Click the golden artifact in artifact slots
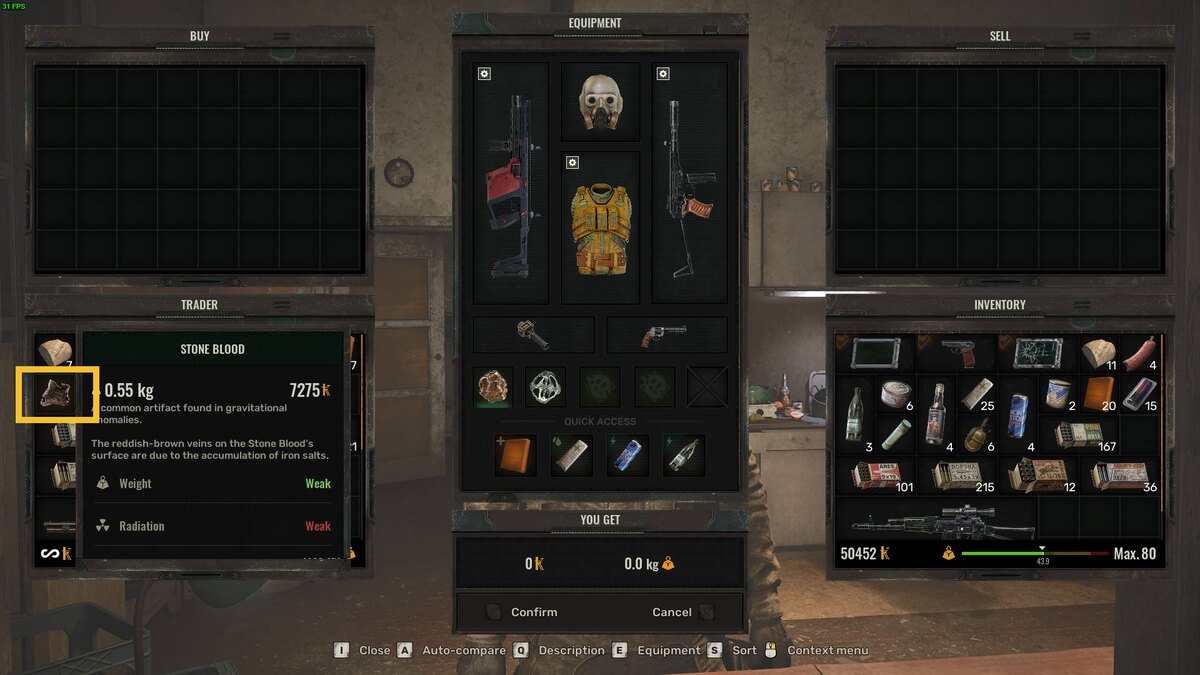 point(493,386)
